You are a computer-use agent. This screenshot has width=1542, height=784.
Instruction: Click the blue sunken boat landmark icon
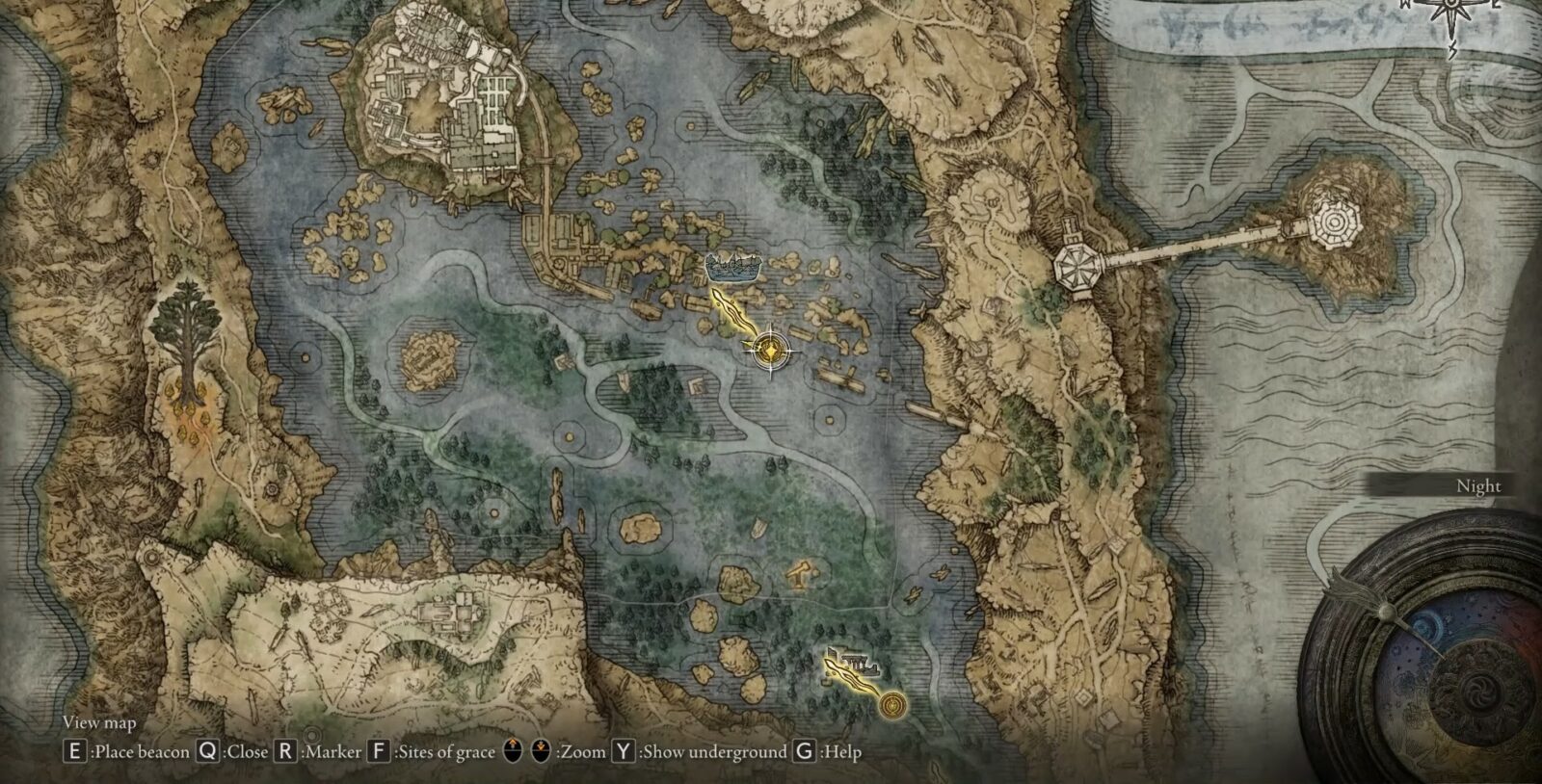tap(734, 267)
